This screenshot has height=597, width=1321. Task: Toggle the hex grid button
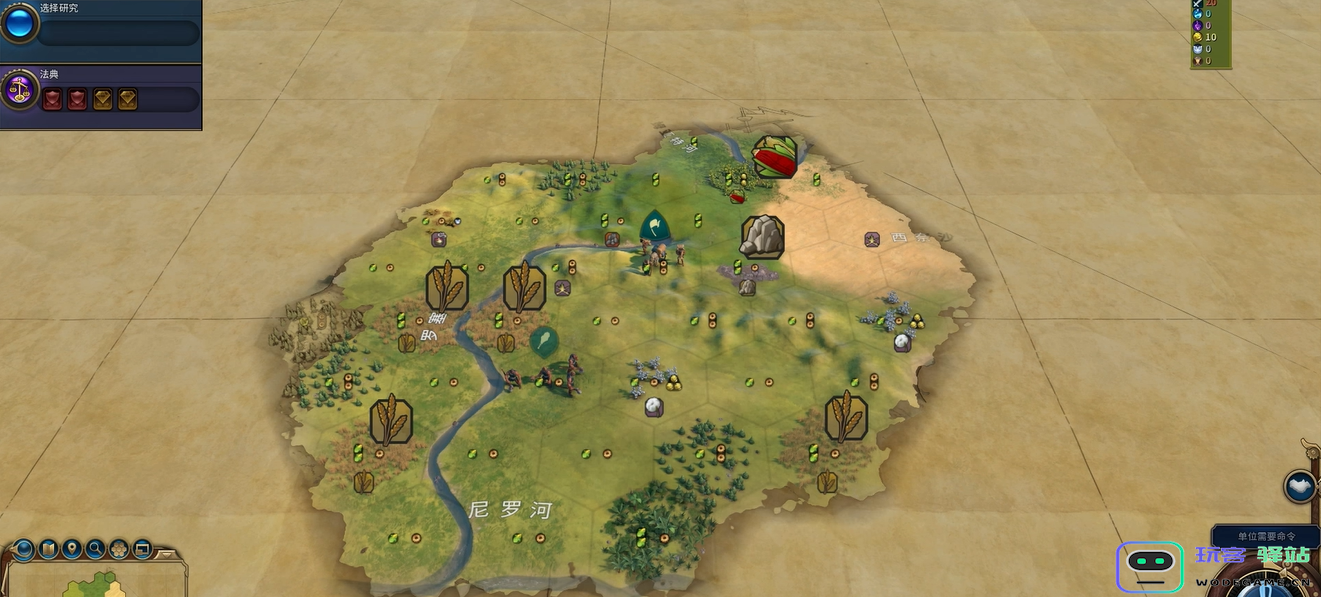tap(119, 549)
